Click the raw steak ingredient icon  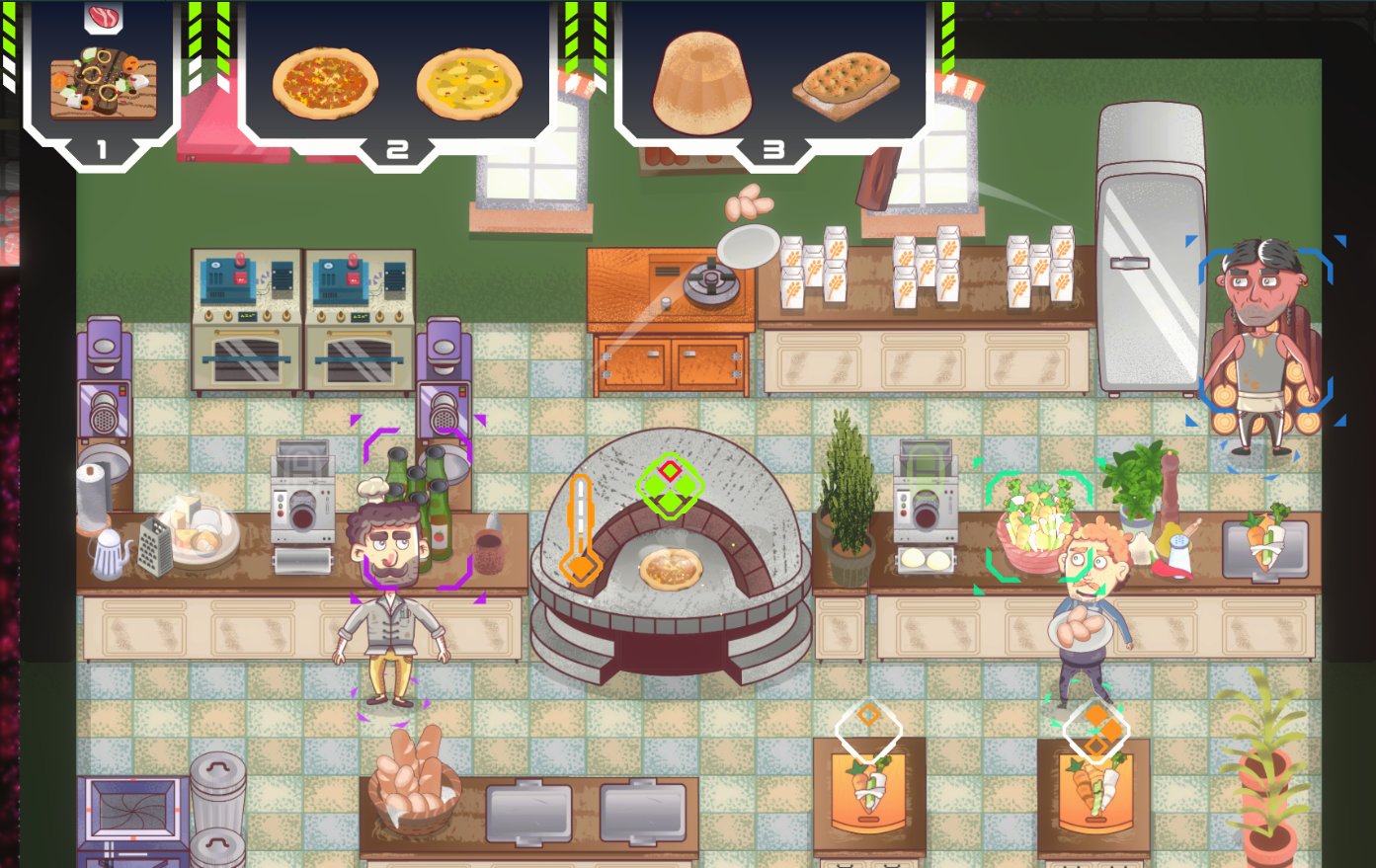point(103,17)
